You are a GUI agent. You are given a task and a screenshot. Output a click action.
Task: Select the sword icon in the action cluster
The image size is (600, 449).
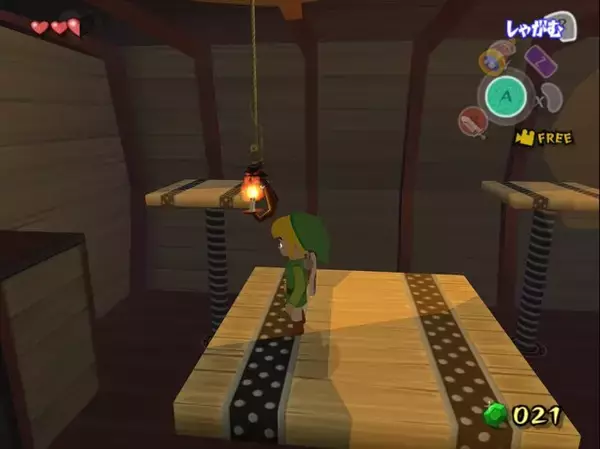pos(471,122)
